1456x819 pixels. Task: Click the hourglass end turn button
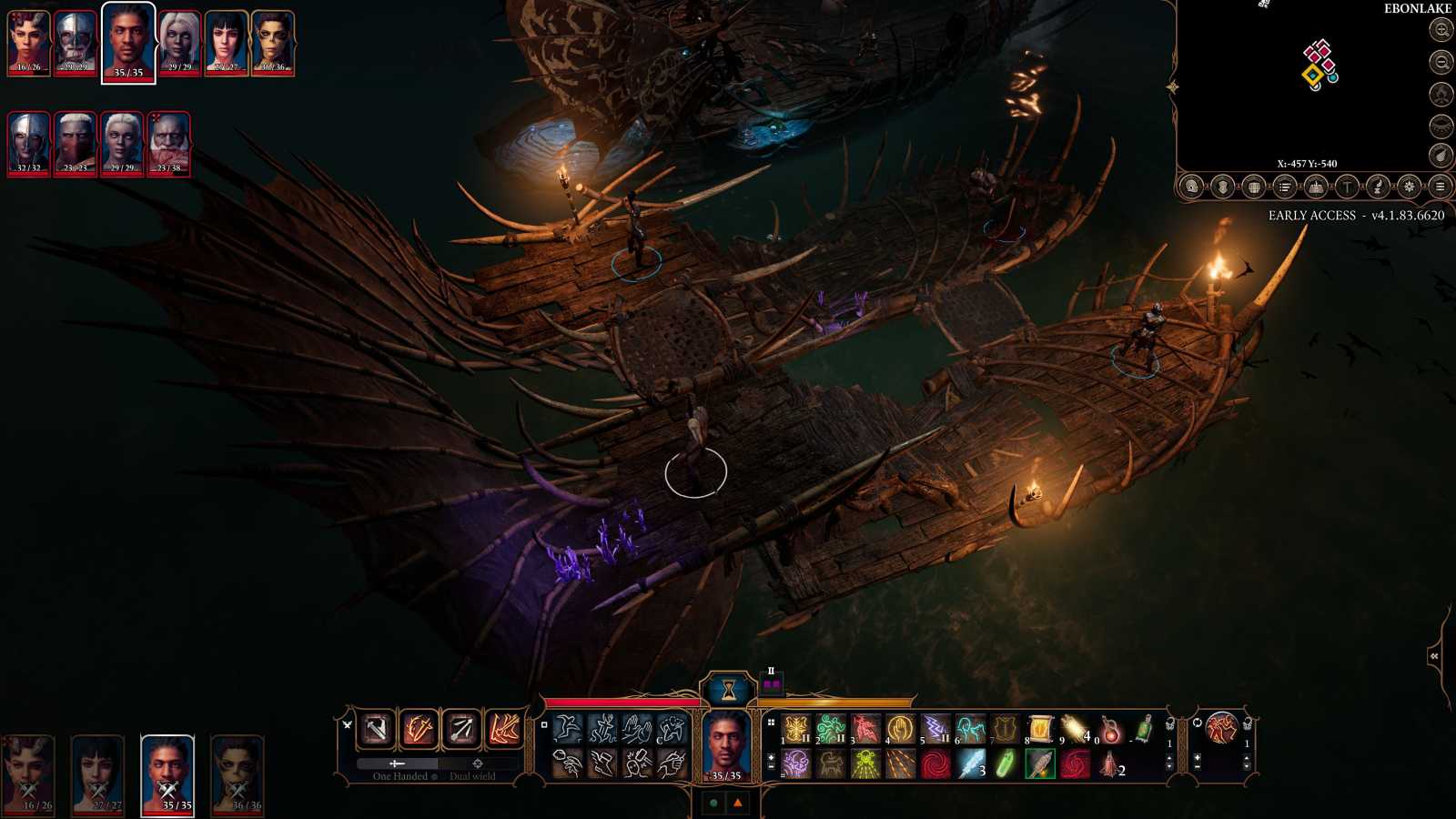click(728, 692)
